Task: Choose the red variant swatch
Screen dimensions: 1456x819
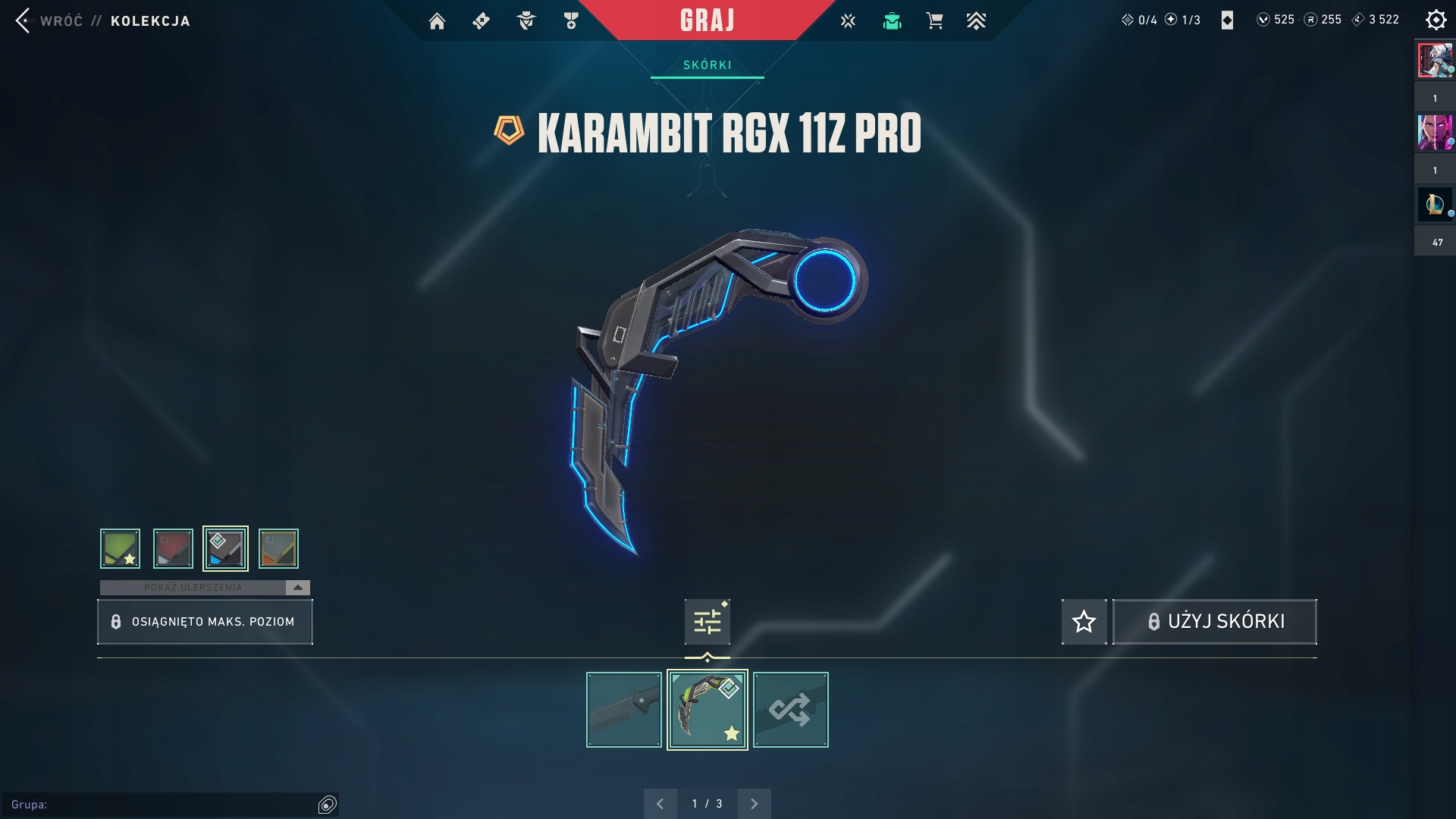Action: pos(173,548)
